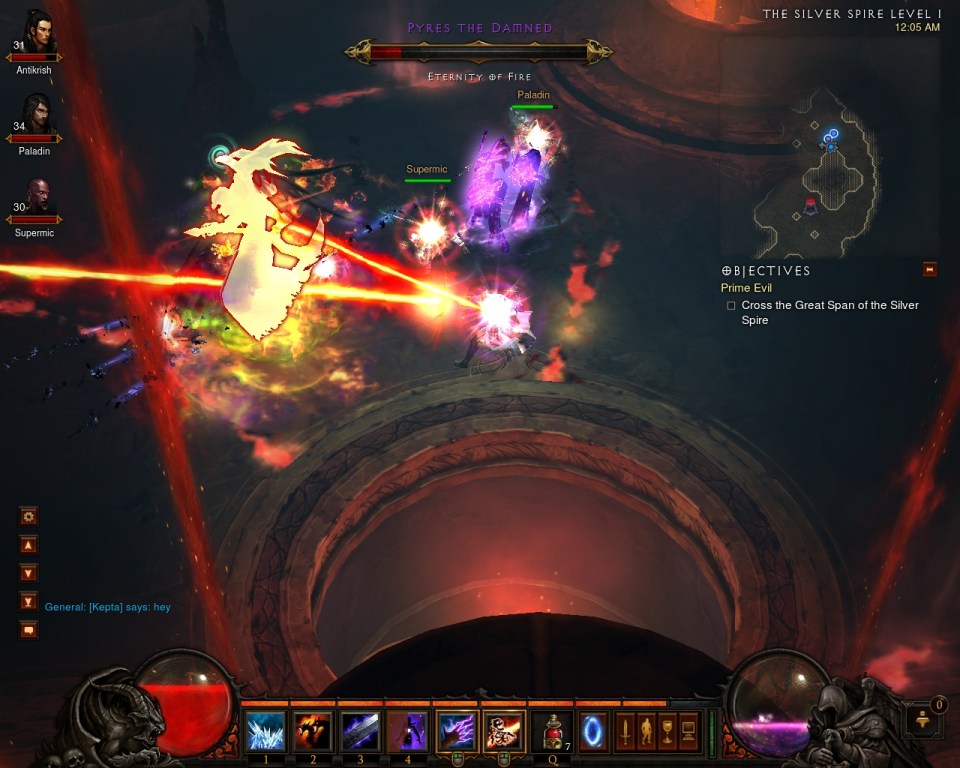The height and width of the screenshot is (768, 960).
Task: Open the computer monitor game menu button
Action: click(688, 731)
